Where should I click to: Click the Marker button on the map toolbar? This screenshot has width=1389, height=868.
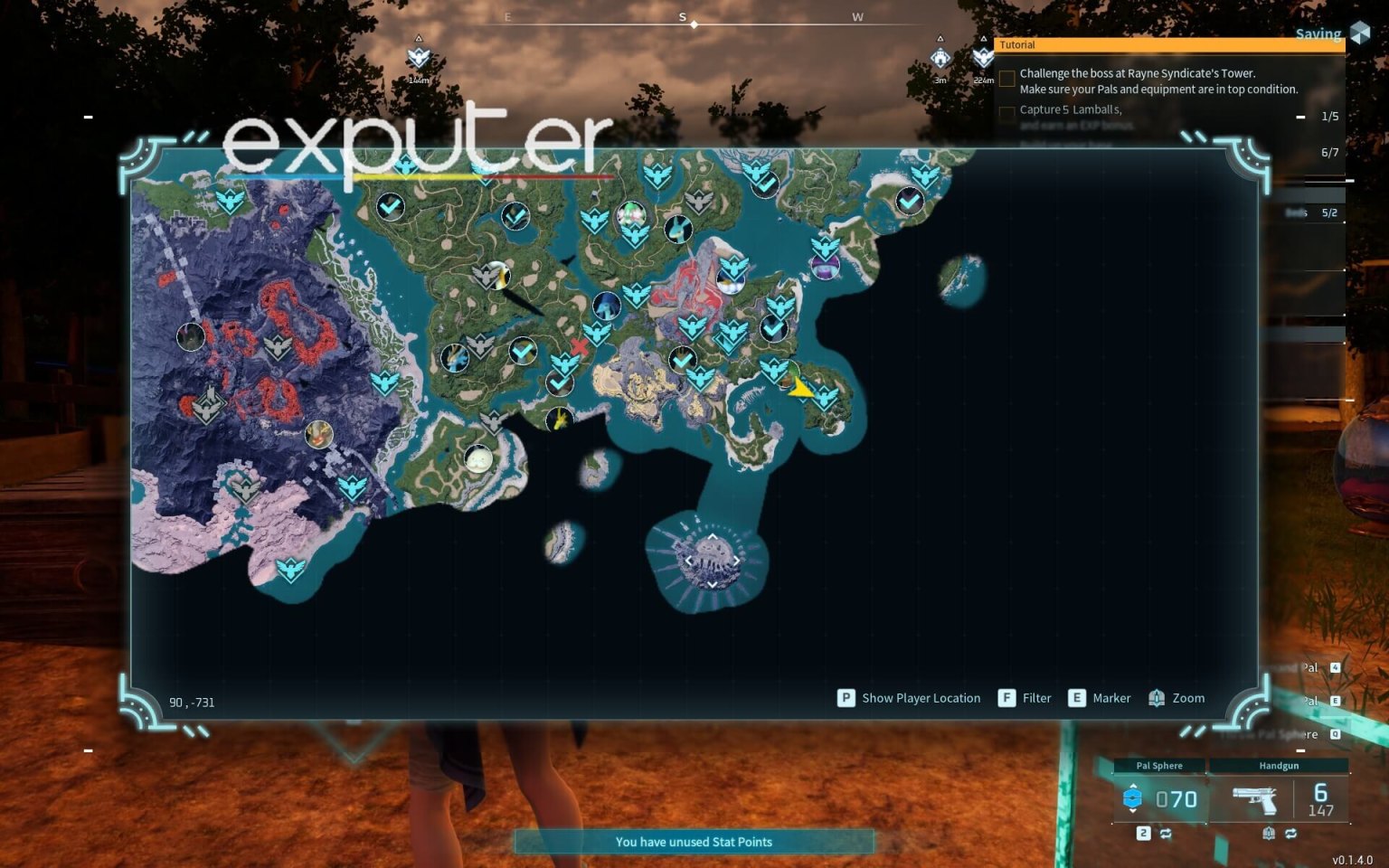coord(1076,698)
